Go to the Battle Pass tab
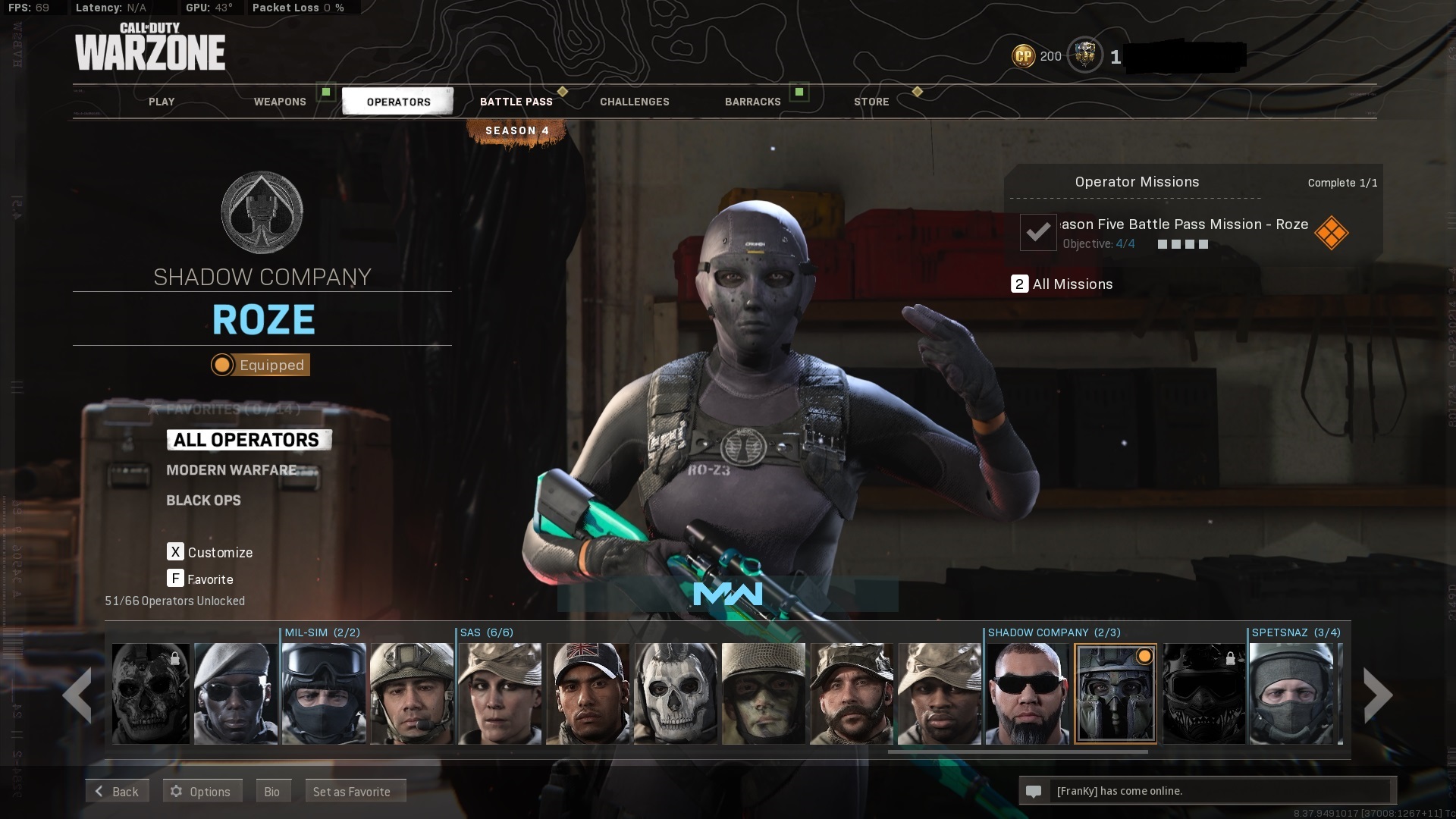 pyautogui.click(x=516, y=102)
